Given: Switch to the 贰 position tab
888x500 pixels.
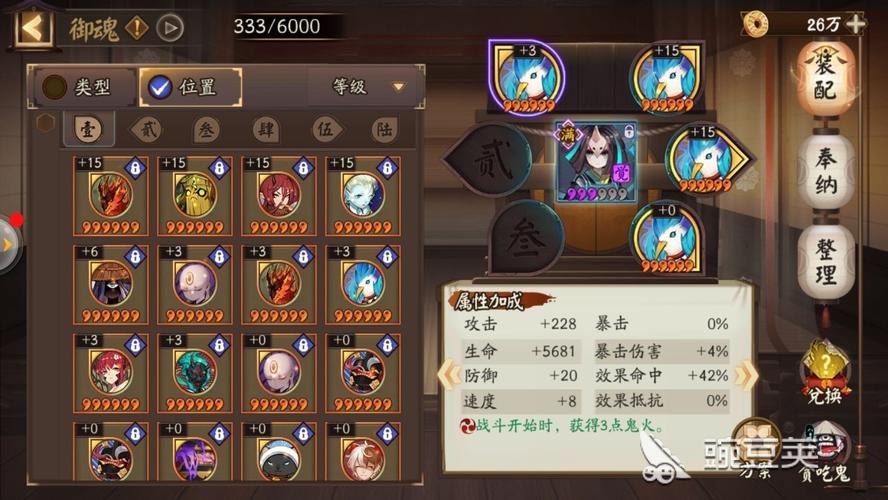Looking at the screenshot, I should point(147,129).
